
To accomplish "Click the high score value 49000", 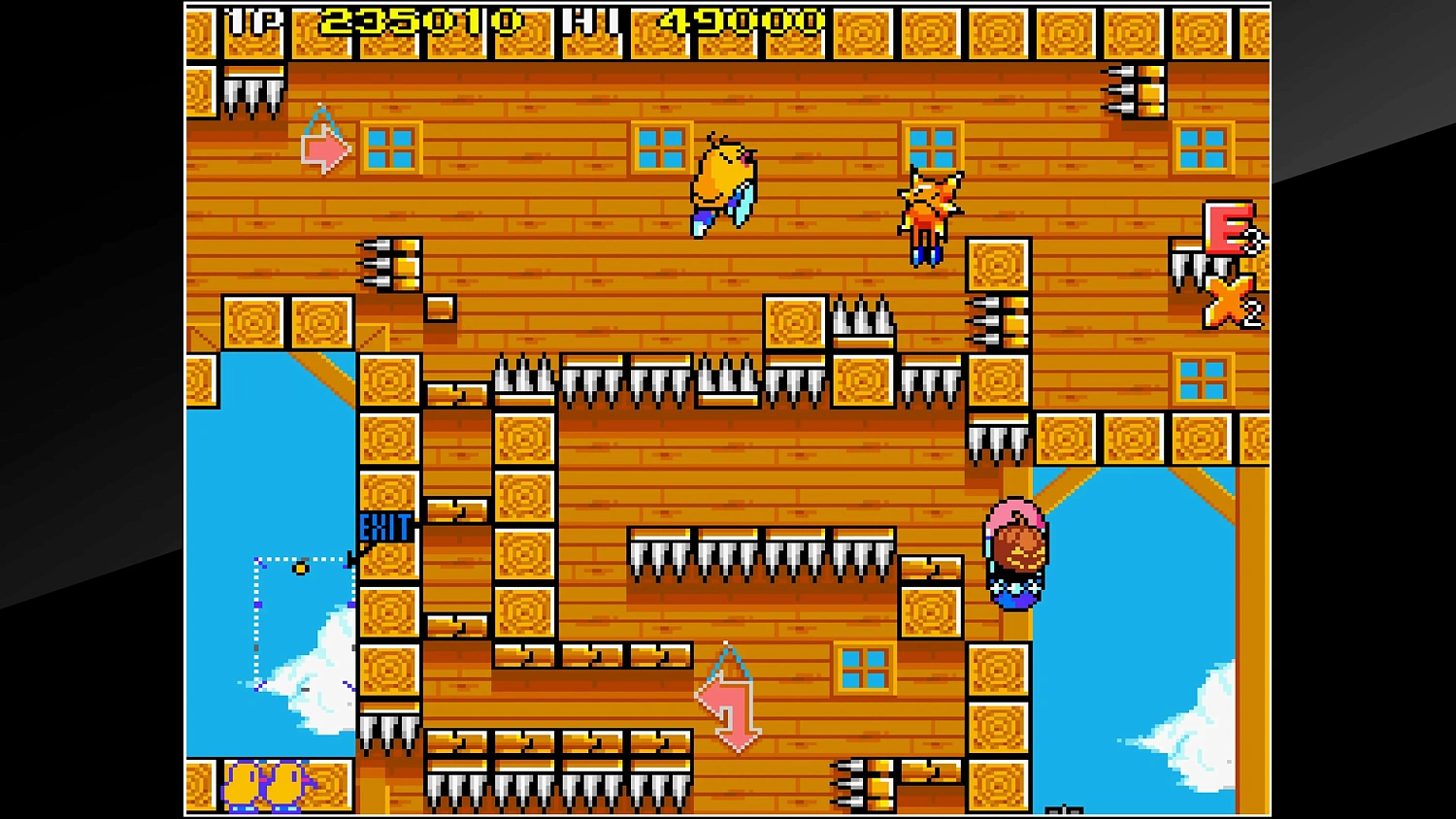I will [x=738, y=21].
